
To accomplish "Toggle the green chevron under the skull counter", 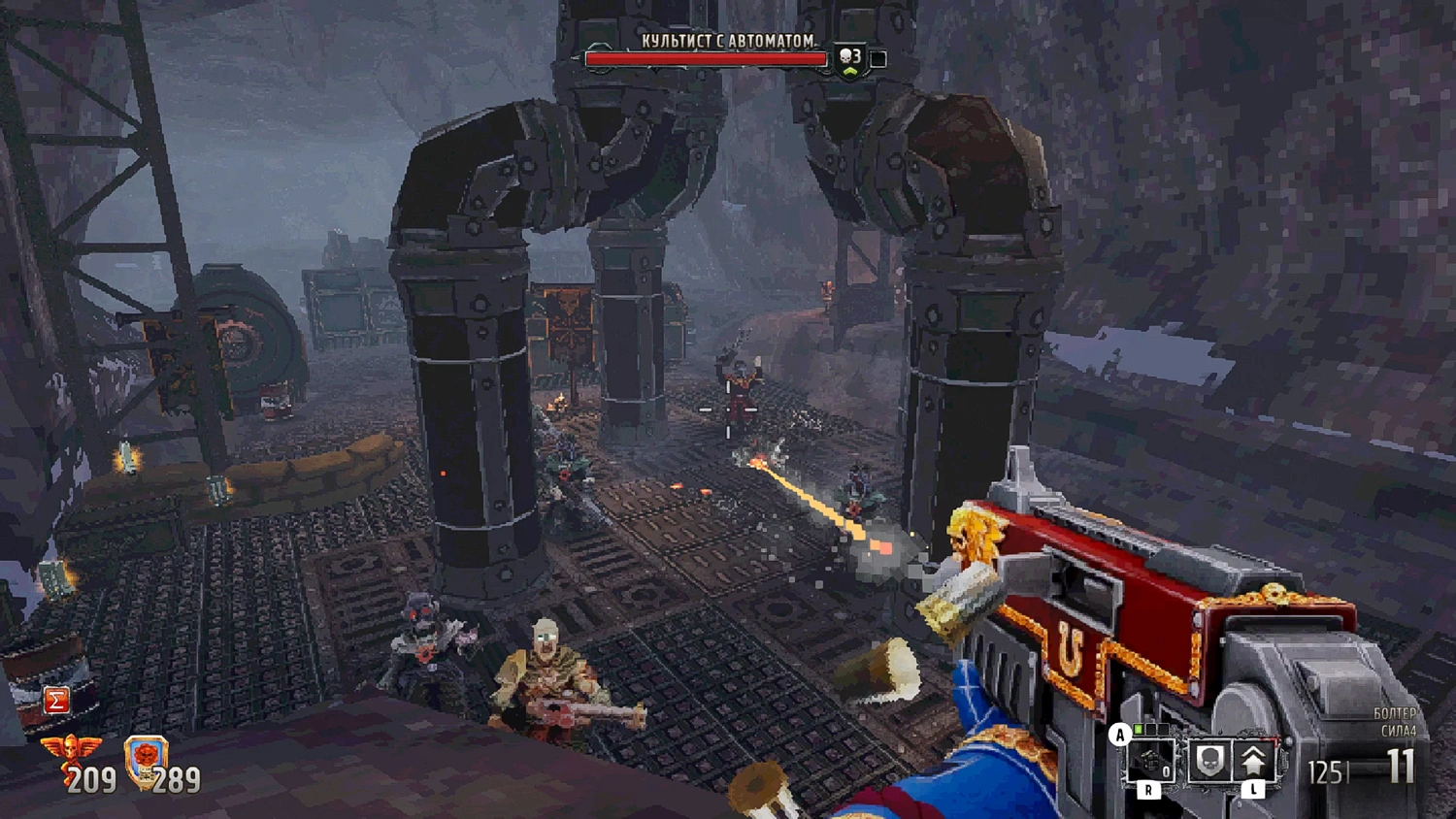I will 850,72.
